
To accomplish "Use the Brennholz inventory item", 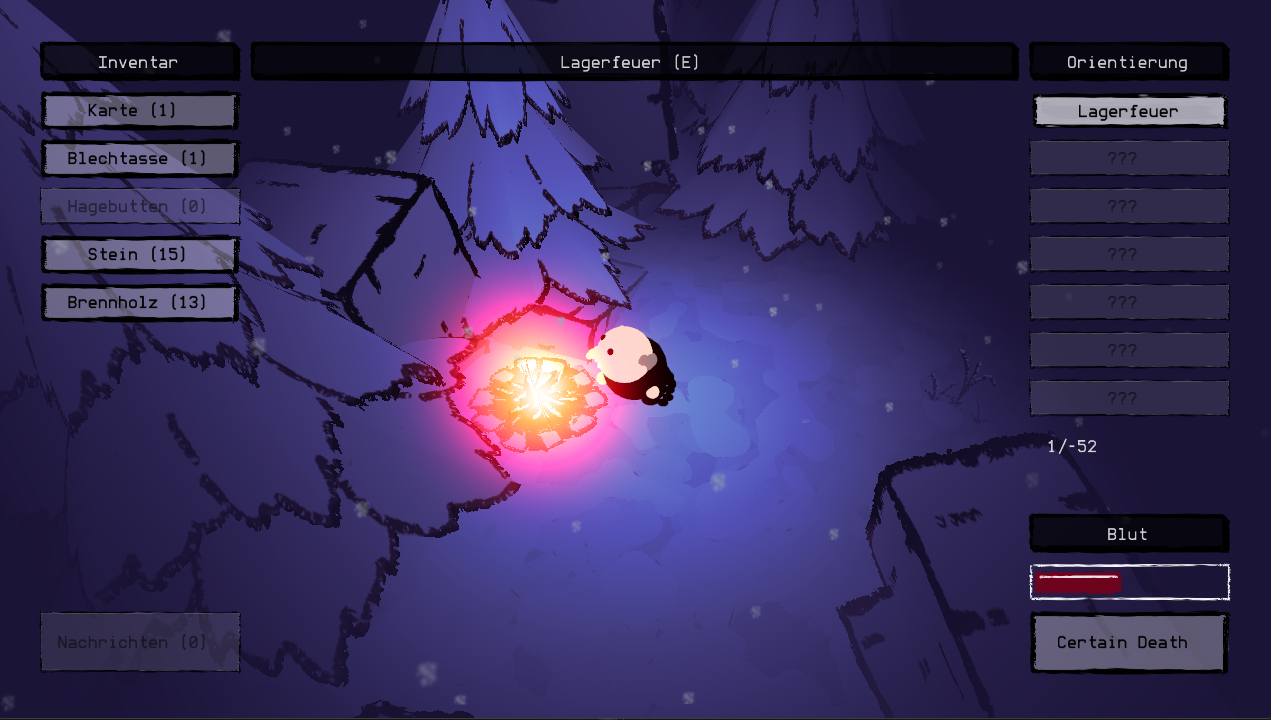I will 139,302.
